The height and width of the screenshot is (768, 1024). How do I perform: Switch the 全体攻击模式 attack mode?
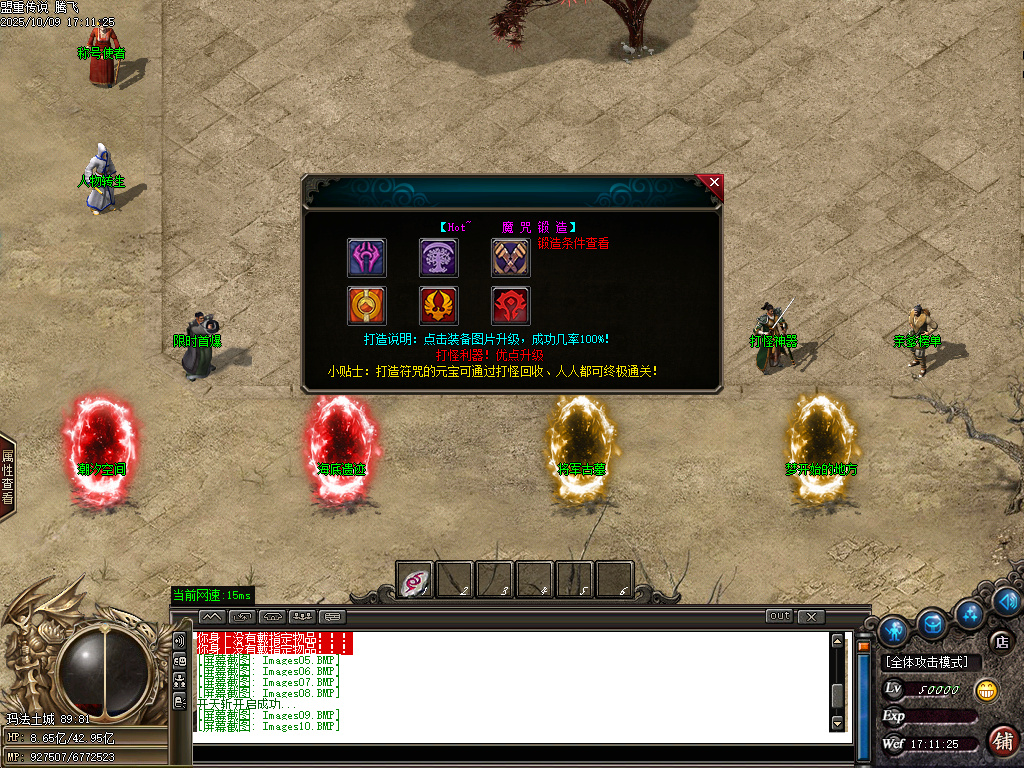coord(932,662)
